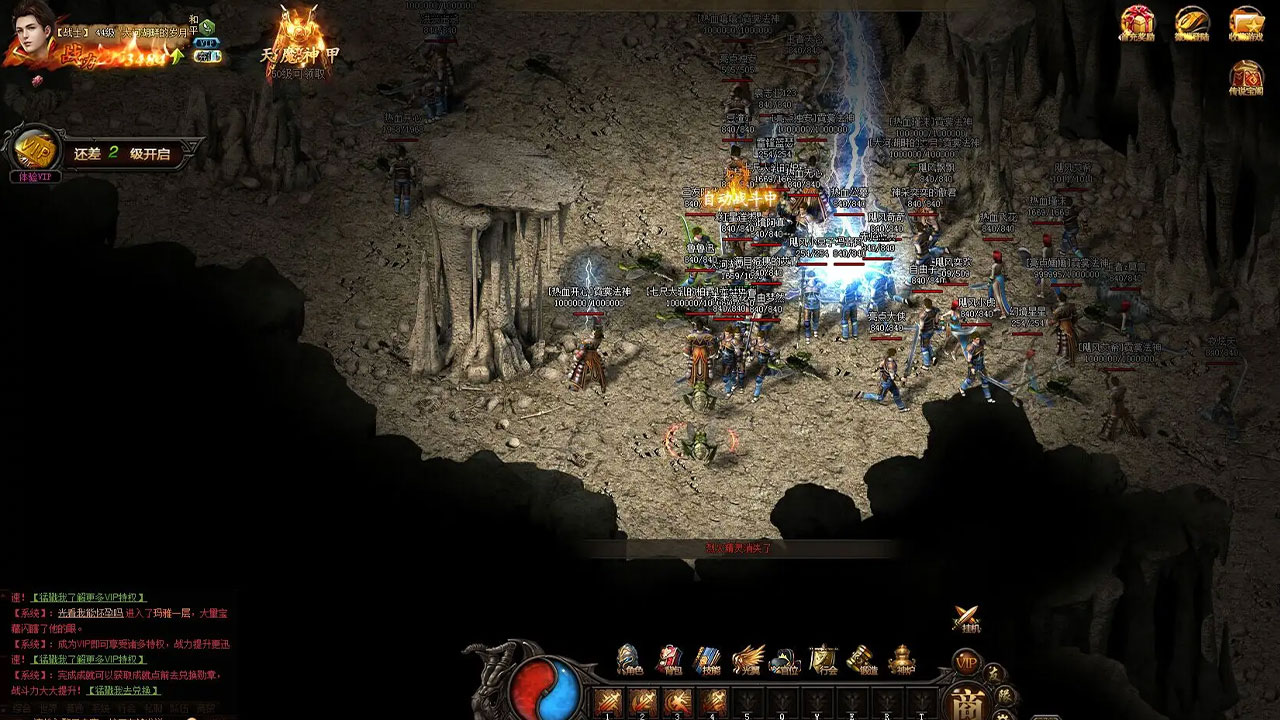Open the 锻造 forging menu
1280x720 pixels.
(863, 661)
